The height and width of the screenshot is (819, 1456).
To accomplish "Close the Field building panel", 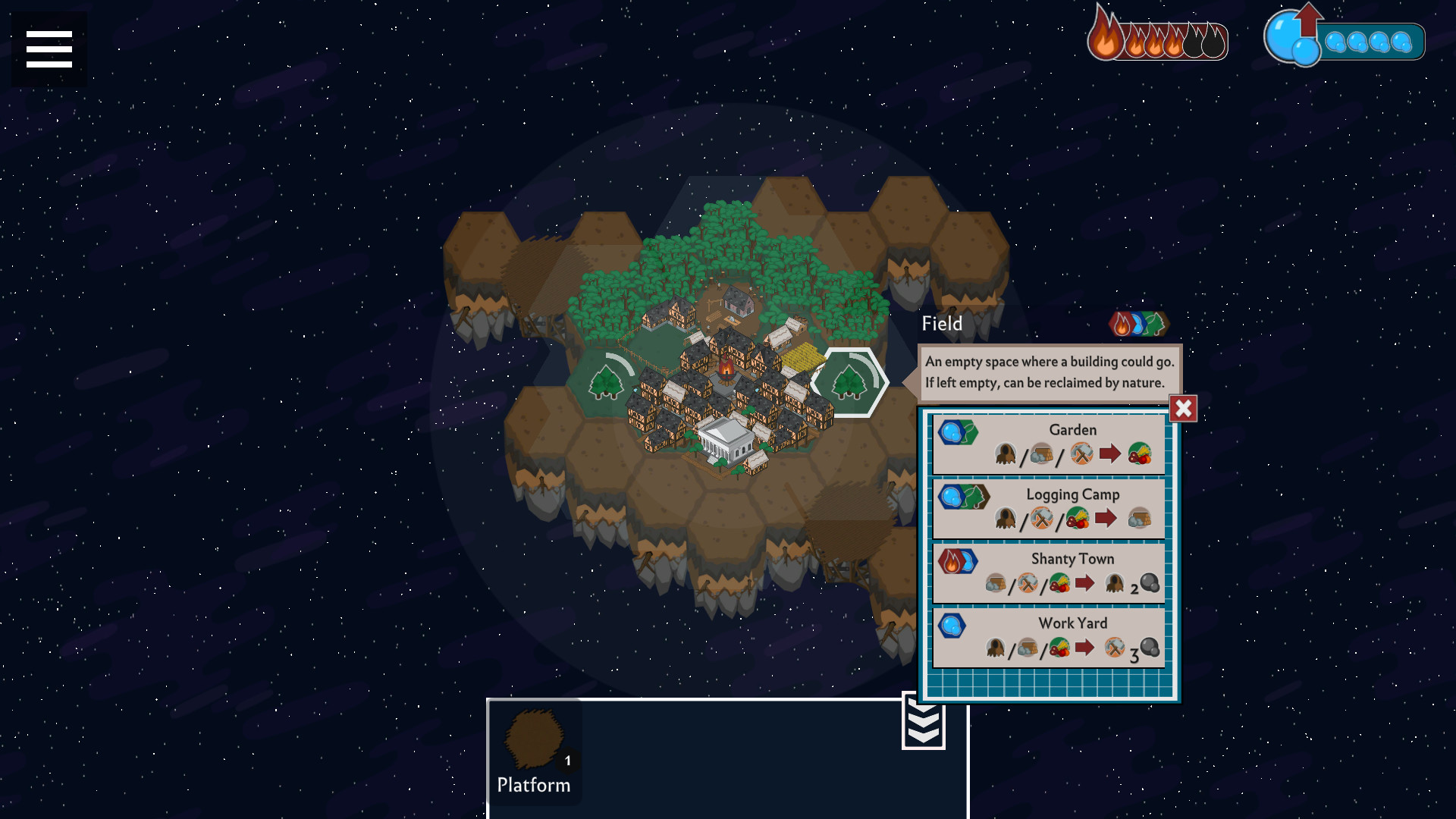I will 1182,408.
